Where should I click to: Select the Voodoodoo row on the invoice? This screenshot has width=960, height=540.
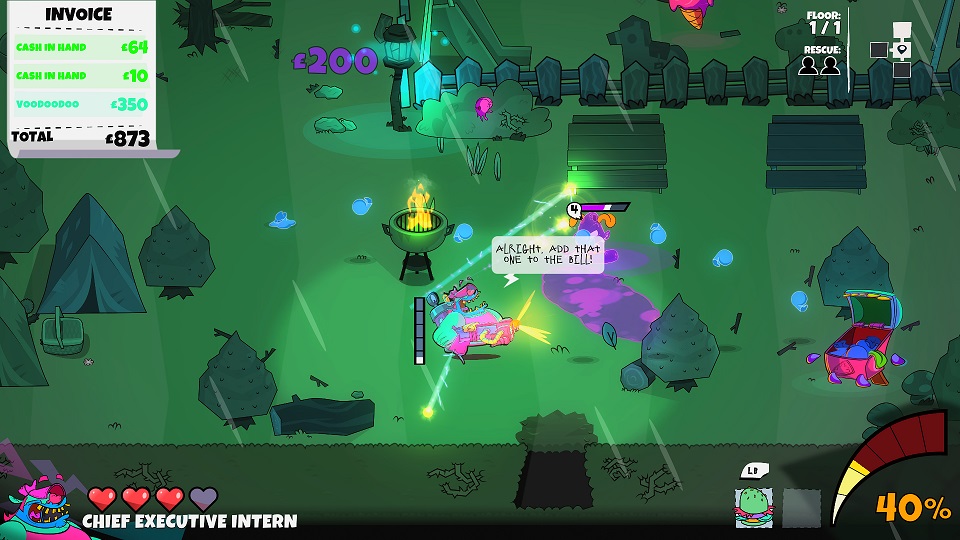(x=82, y=104)
